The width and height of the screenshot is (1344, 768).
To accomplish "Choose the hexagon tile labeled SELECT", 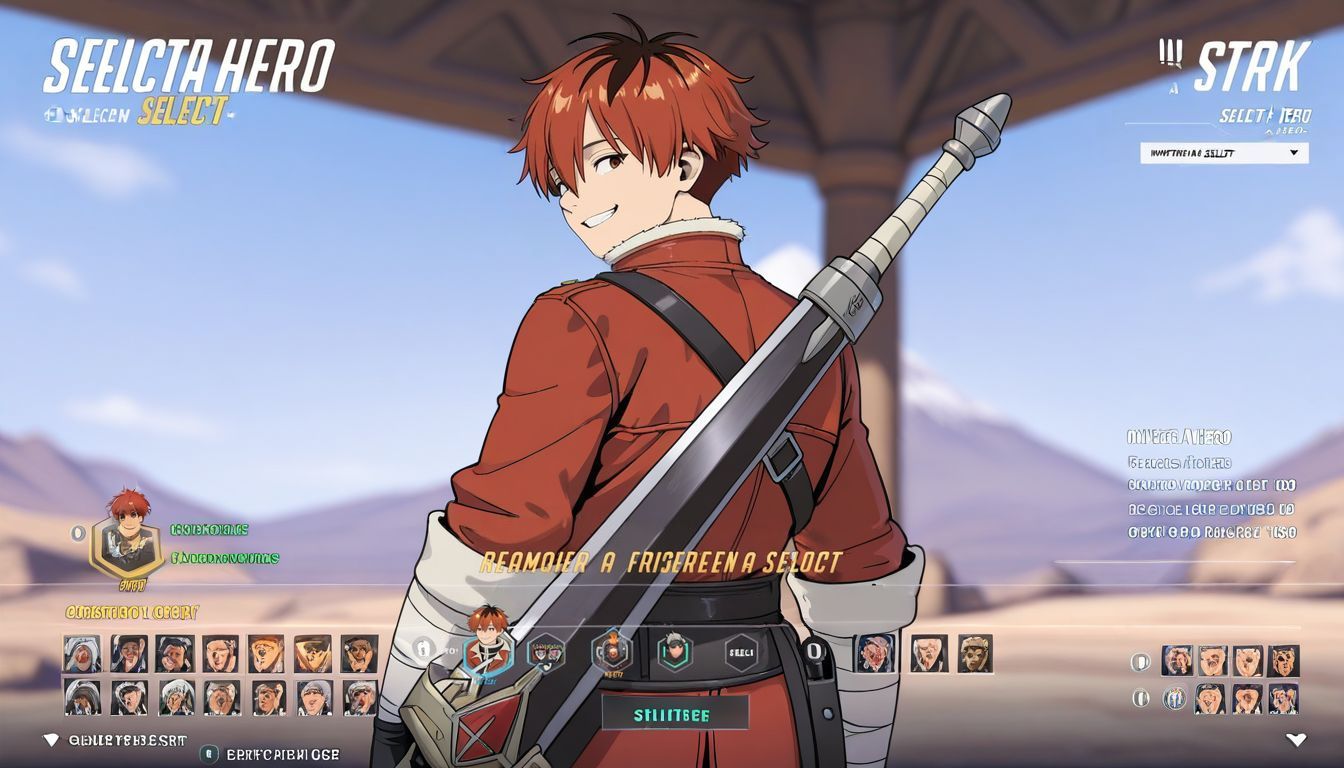I will coord(741,653).
